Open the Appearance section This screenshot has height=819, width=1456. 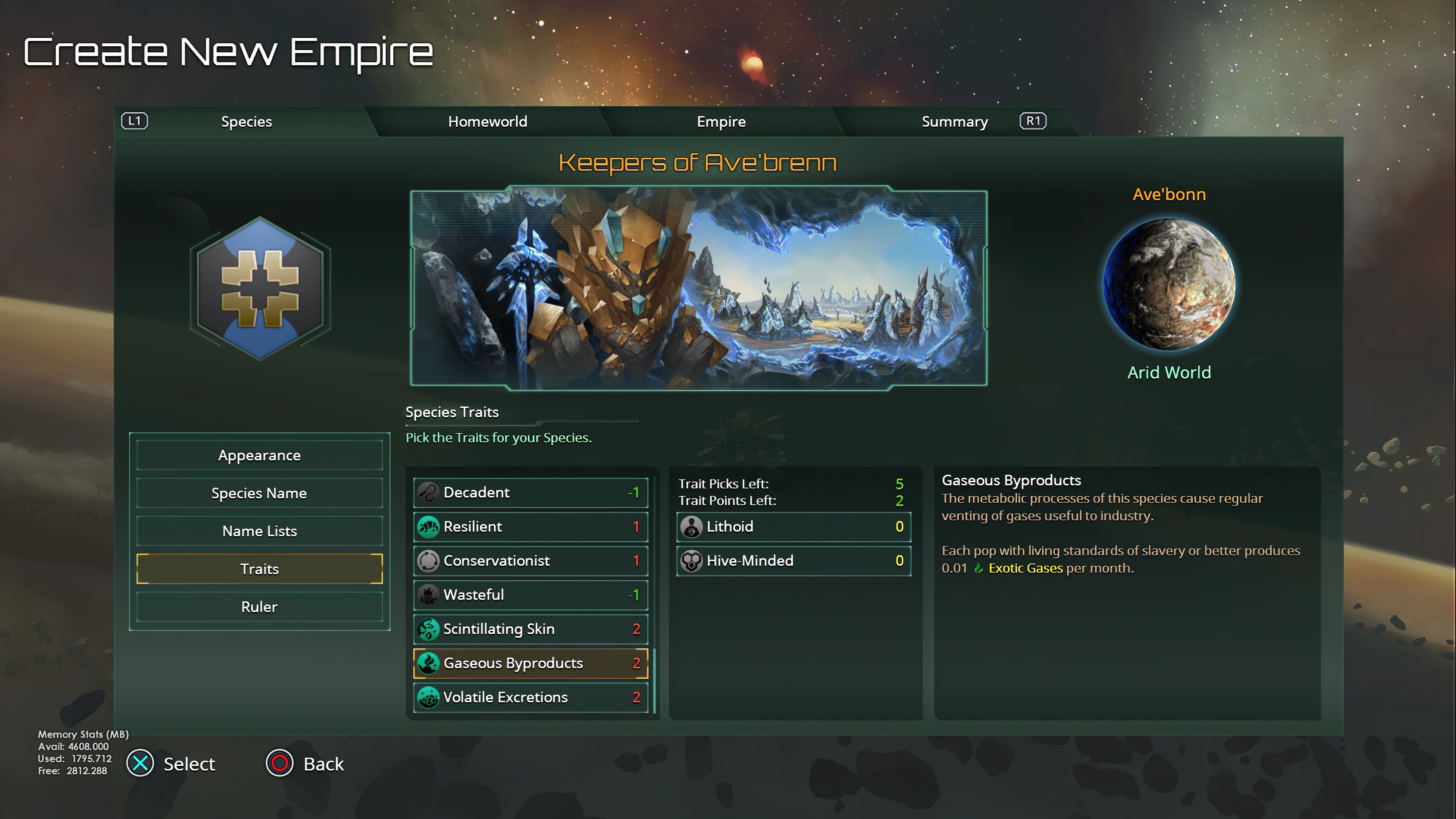(x=259, y=455)
